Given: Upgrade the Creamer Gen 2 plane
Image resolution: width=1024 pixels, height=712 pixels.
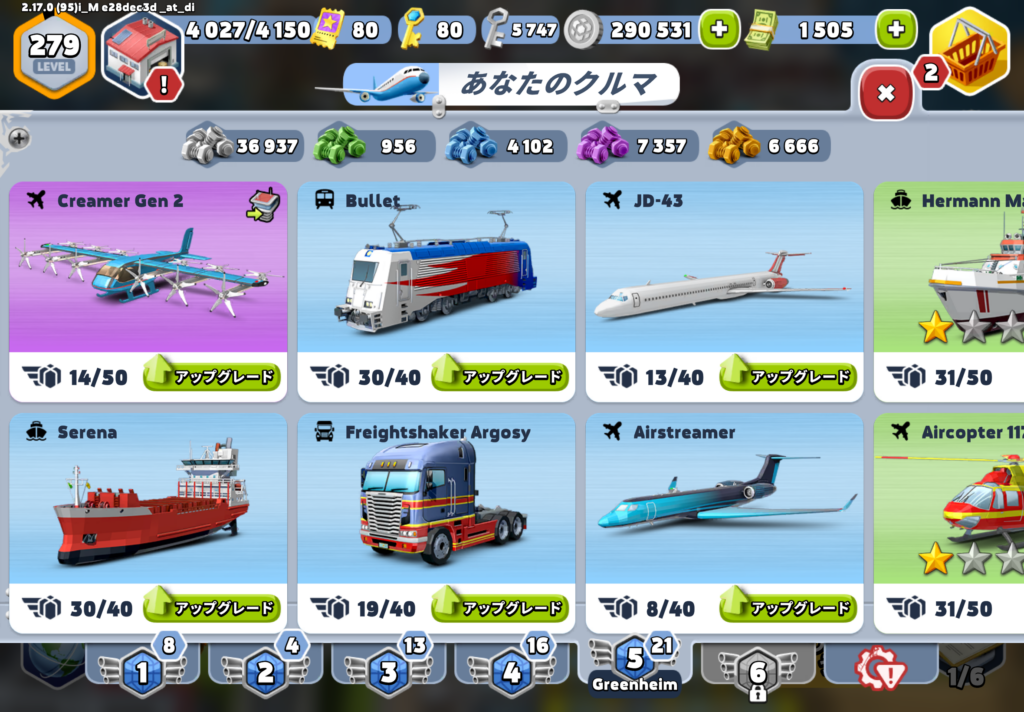Looking at the screenshot, I should click(211, 376).
